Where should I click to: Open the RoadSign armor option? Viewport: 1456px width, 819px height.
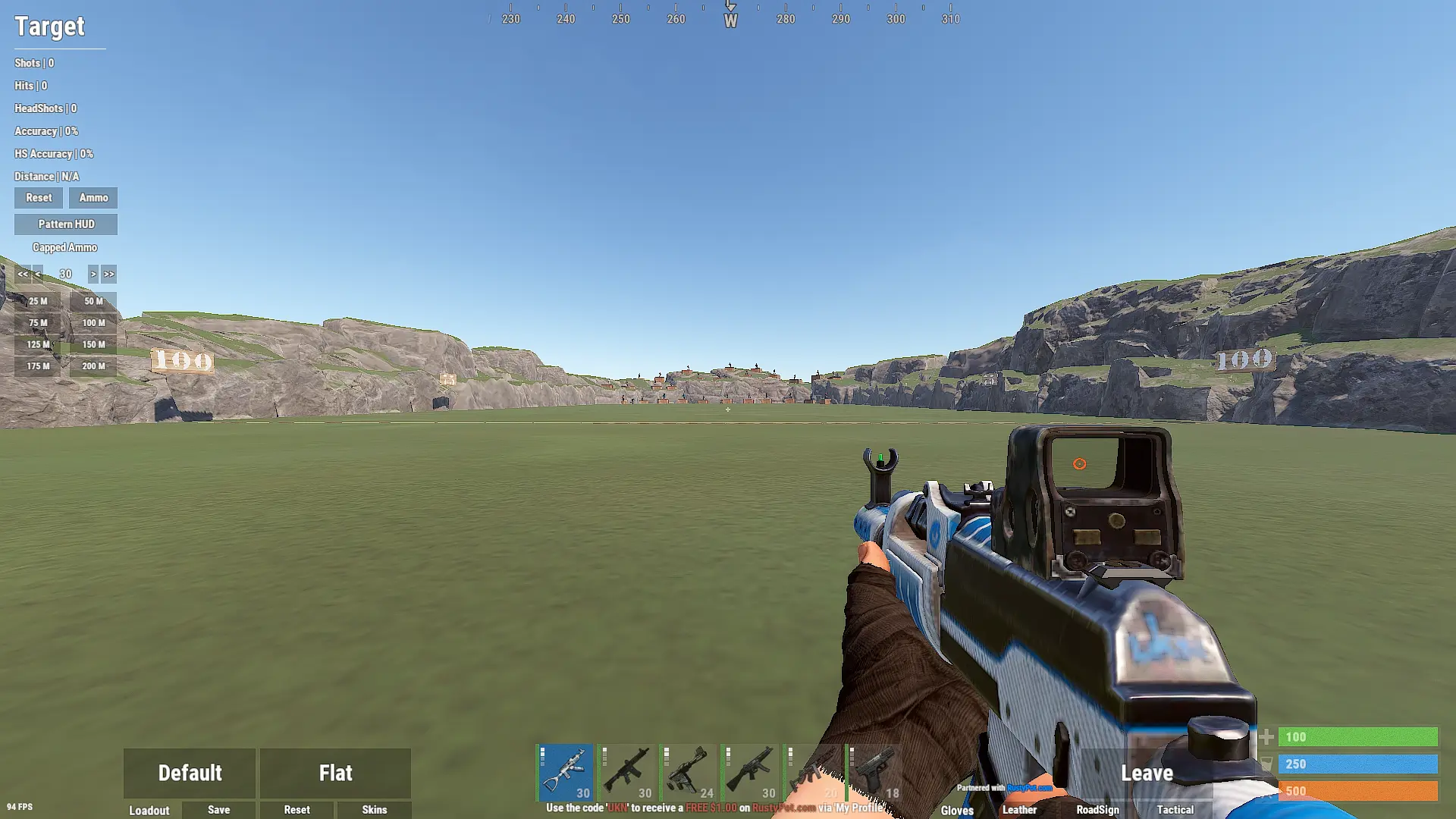(x=1097, y=810)
